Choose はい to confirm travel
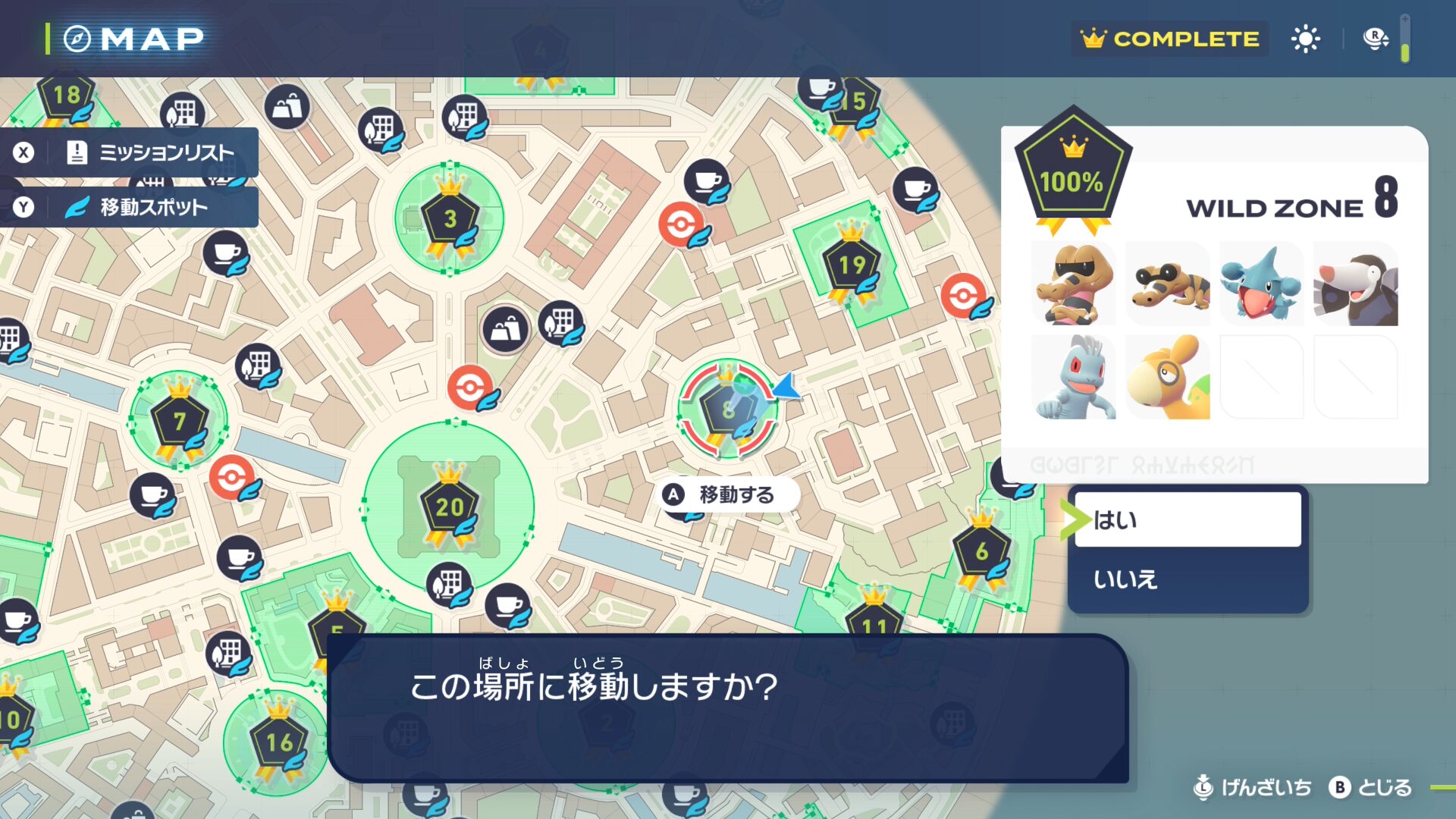Image resolution: width=1456 pixels, height=819 pixels. (1187, 520)
